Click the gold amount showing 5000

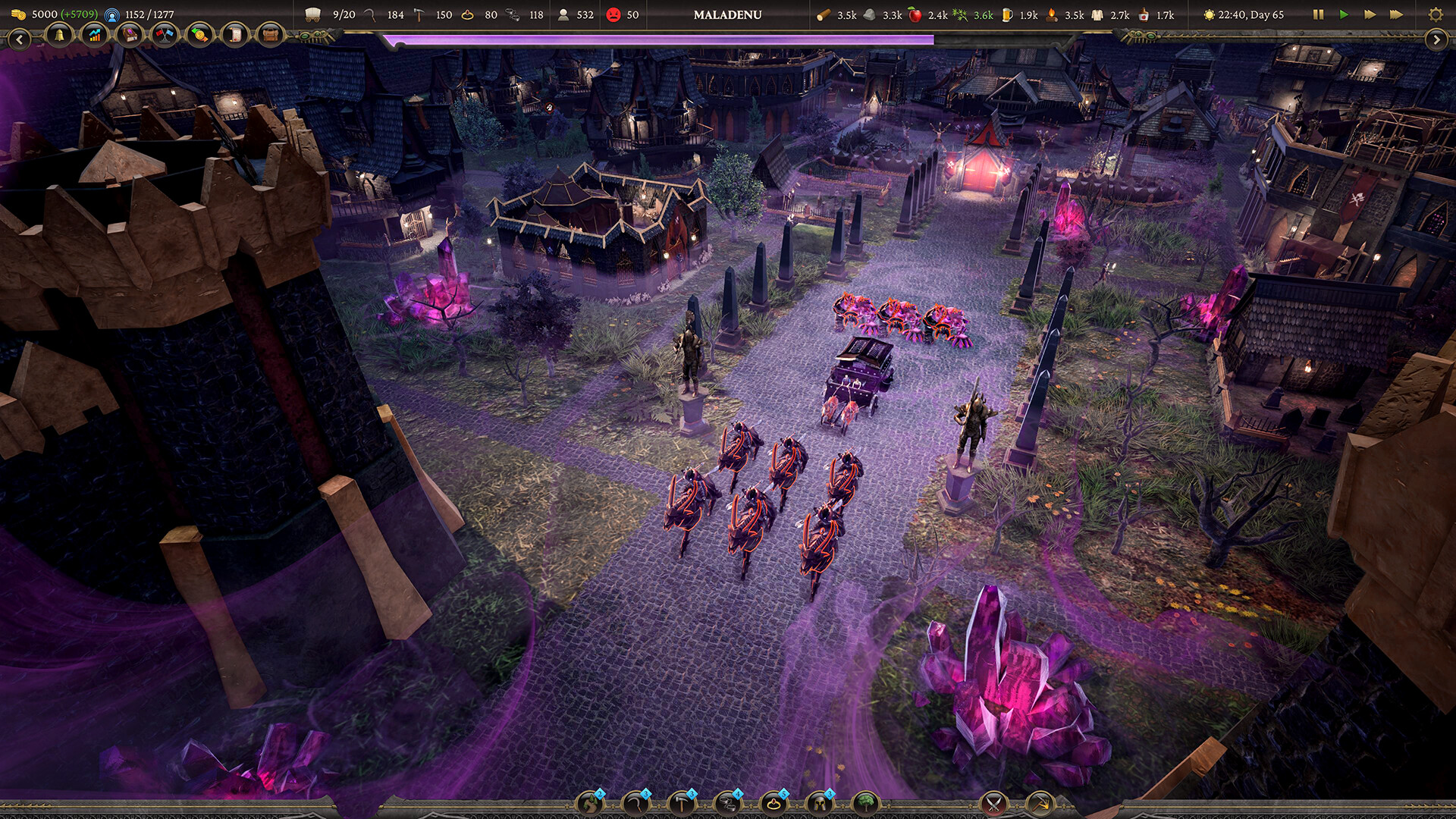44,14
